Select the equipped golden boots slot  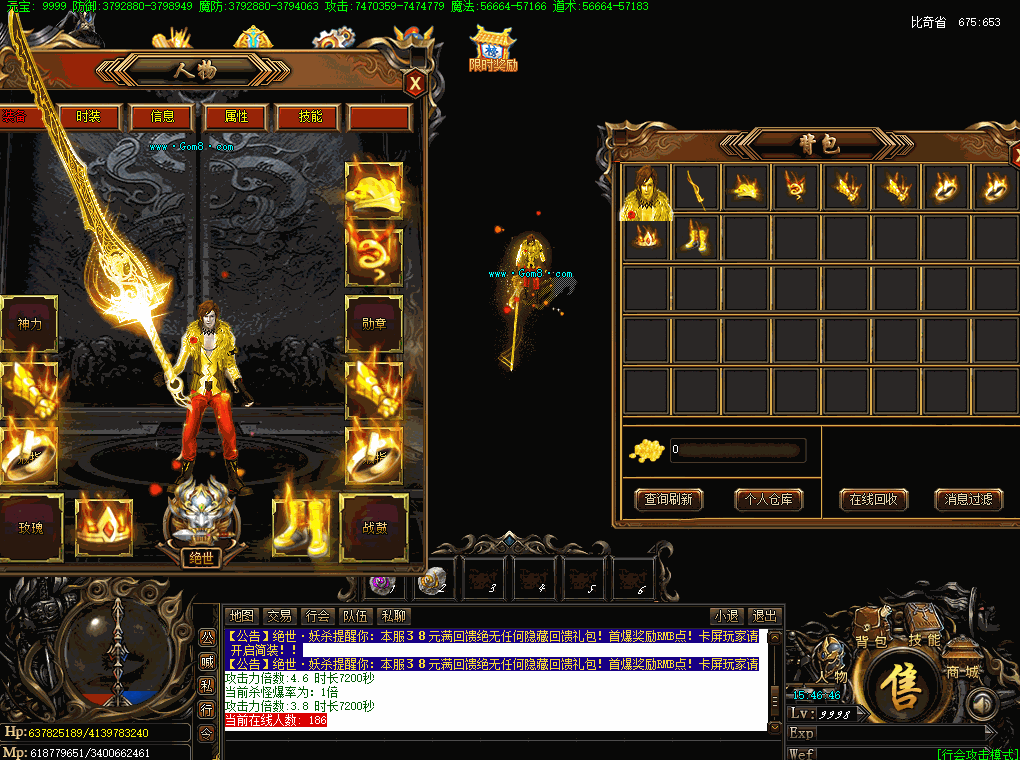point(301,525)
